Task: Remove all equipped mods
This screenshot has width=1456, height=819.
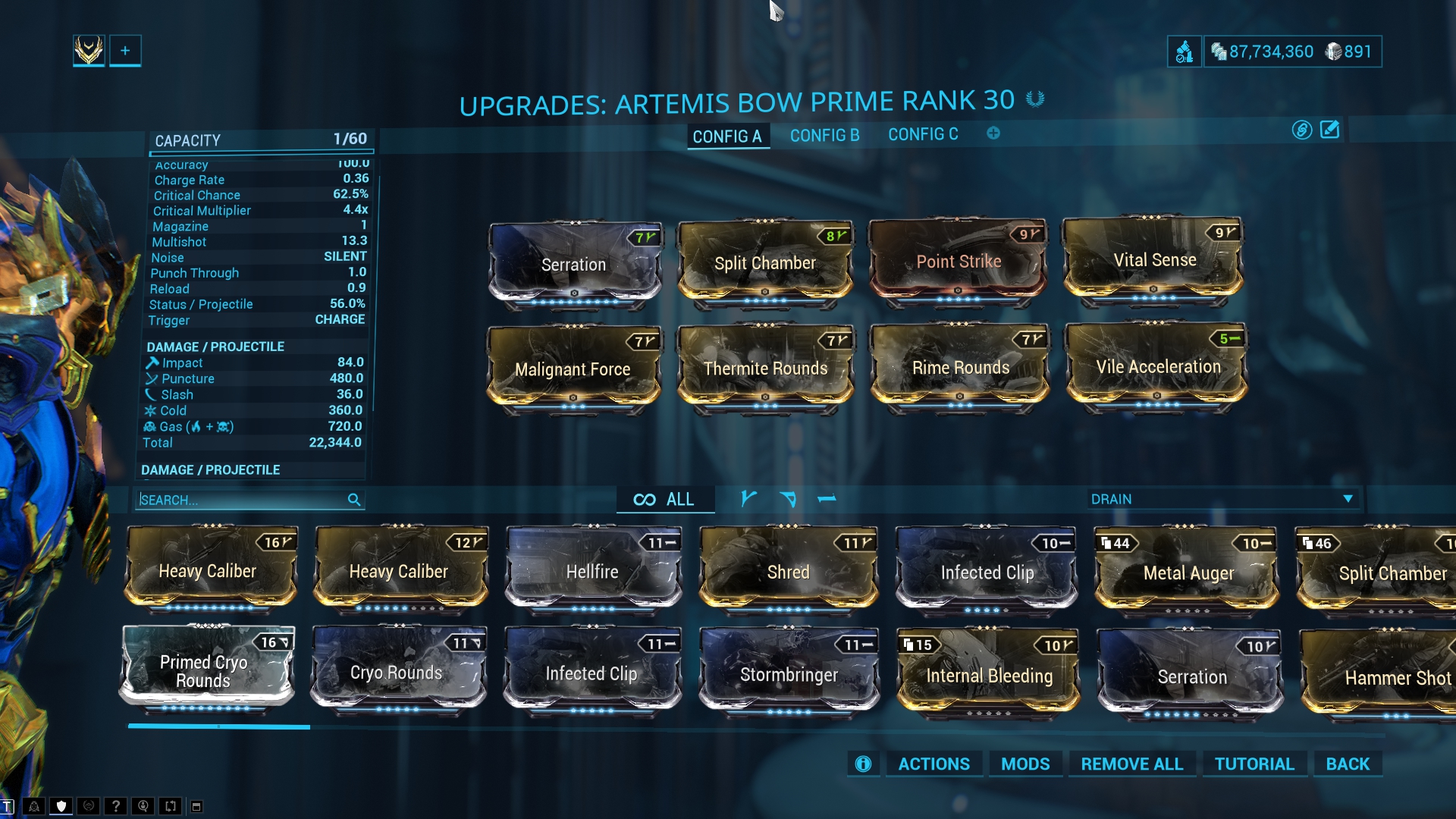Action: [1131, 764]
